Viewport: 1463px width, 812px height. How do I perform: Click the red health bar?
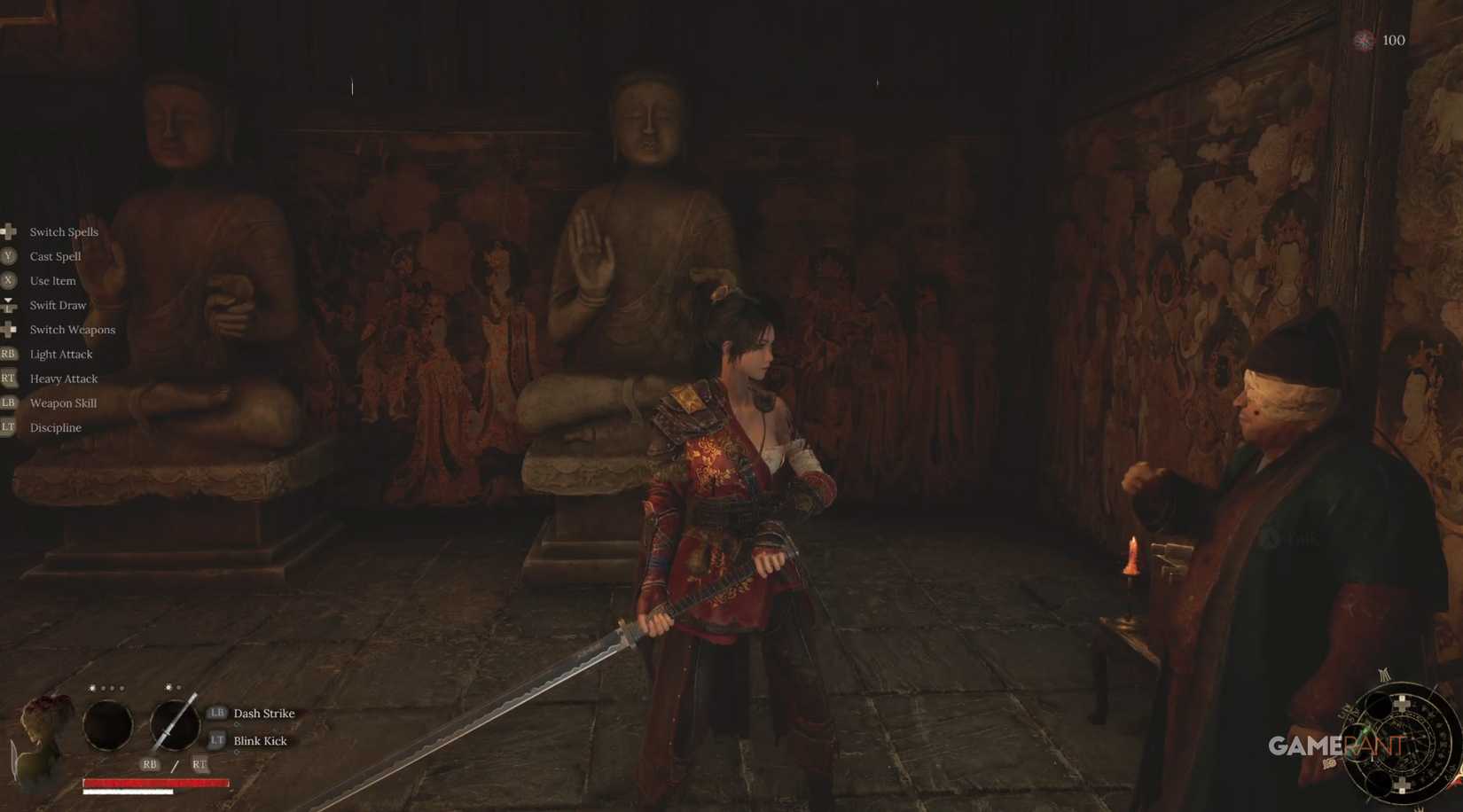click(x=155, y=782)
